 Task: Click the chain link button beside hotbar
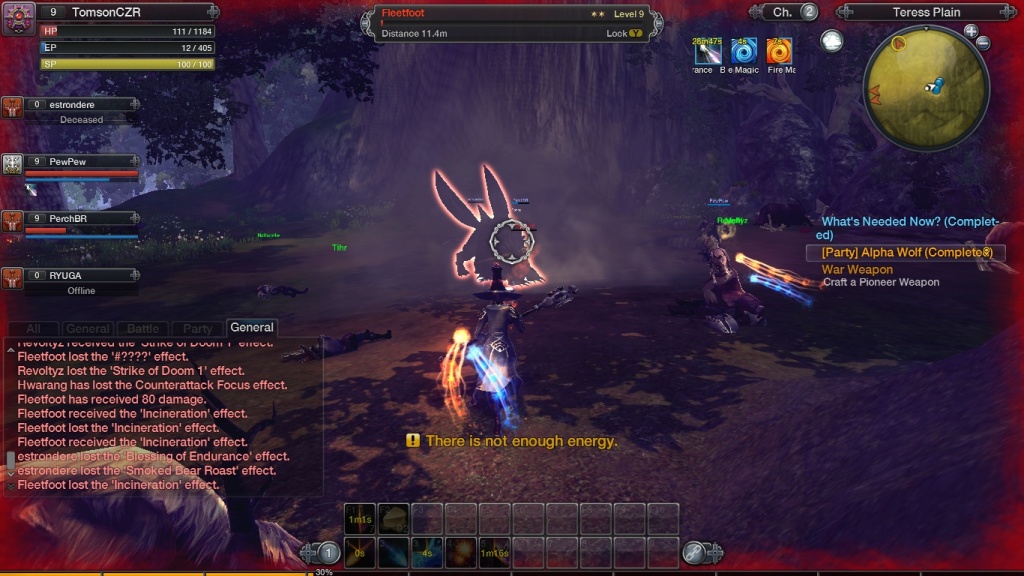tap(695, 552)
